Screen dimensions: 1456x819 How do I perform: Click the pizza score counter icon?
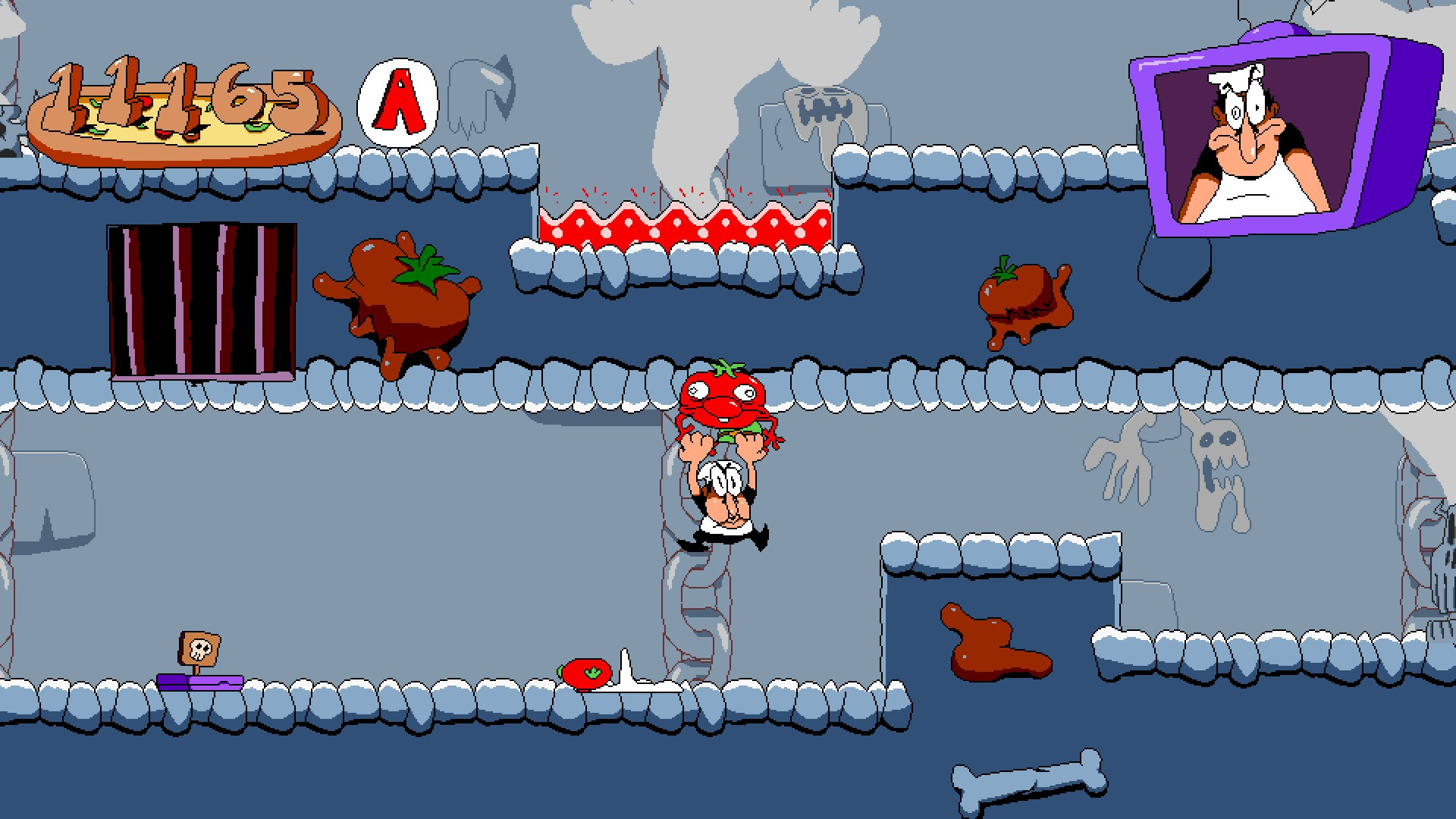click(182, 121)
